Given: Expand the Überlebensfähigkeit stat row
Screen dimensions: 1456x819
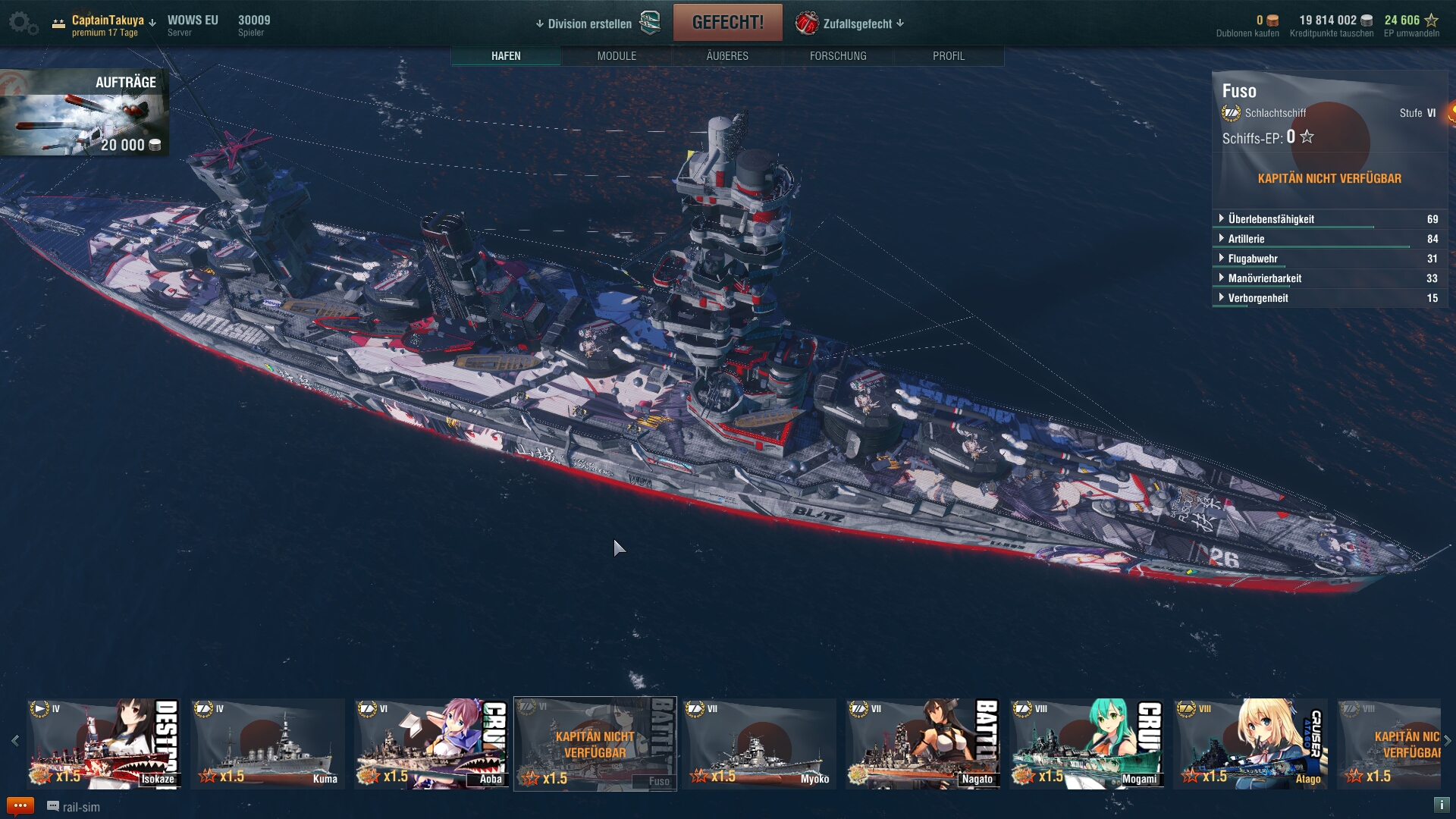Looking at the screenshot, I should click(x=1271, y=219).
